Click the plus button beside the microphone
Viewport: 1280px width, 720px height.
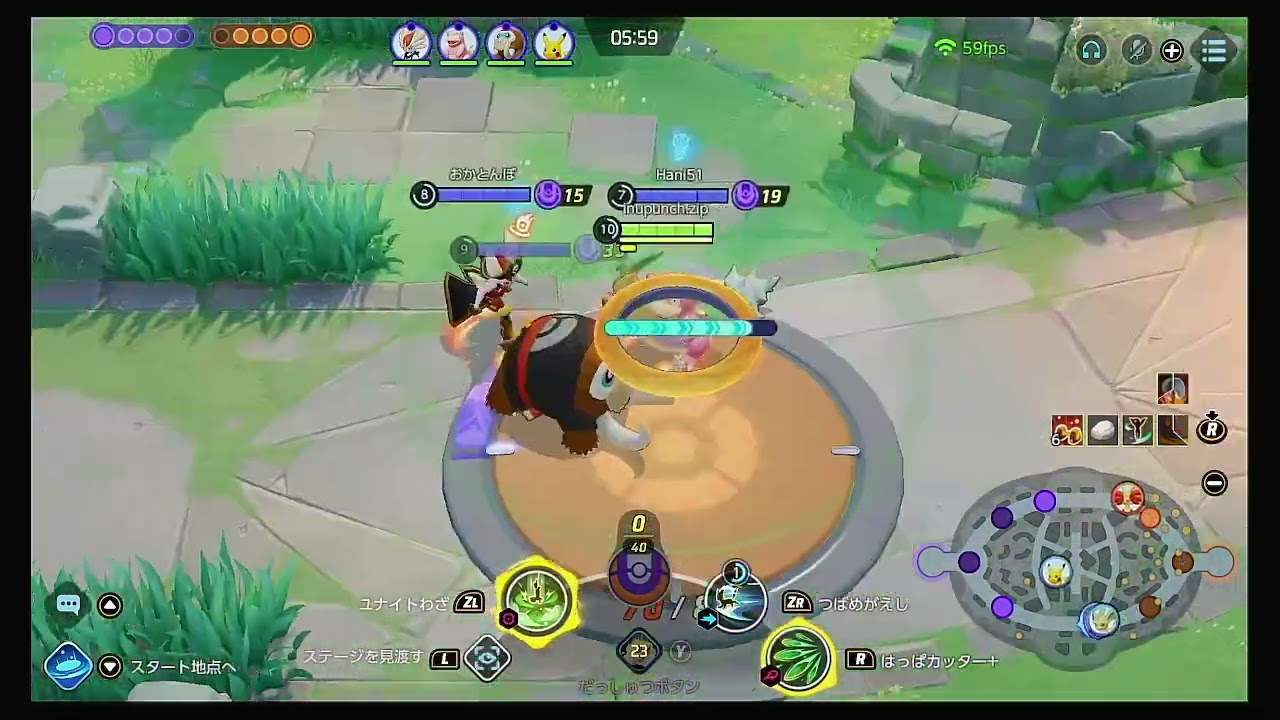point(1171,51)
